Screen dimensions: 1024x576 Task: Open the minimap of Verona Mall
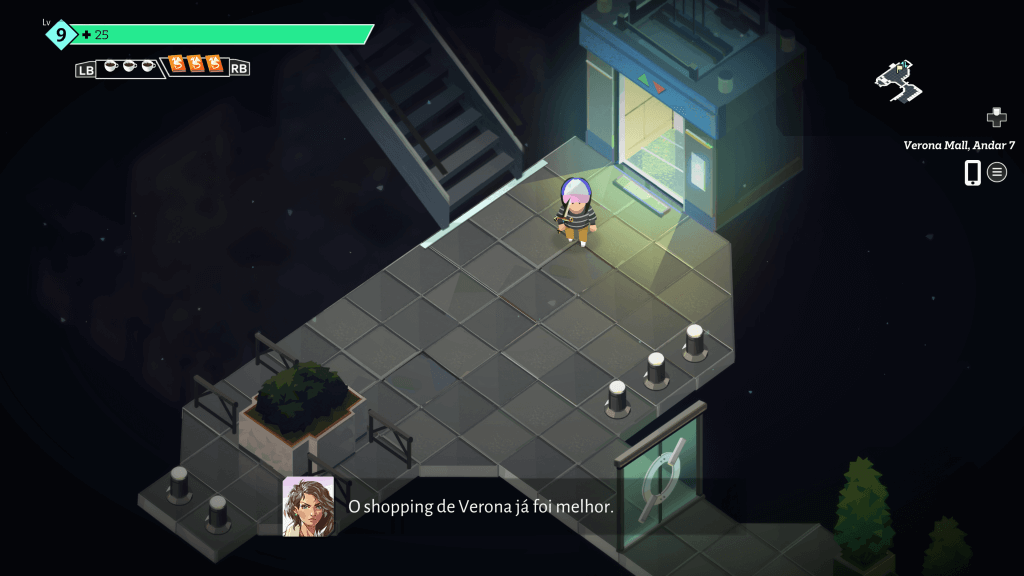[x=898, y=82]
